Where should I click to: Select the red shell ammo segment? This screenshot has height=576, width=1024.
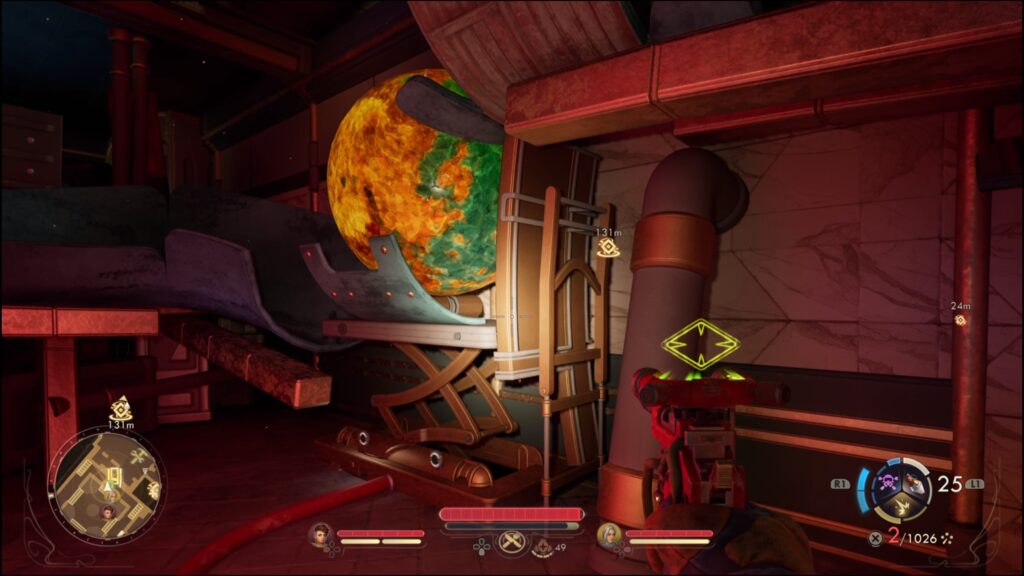click(912, 483)
